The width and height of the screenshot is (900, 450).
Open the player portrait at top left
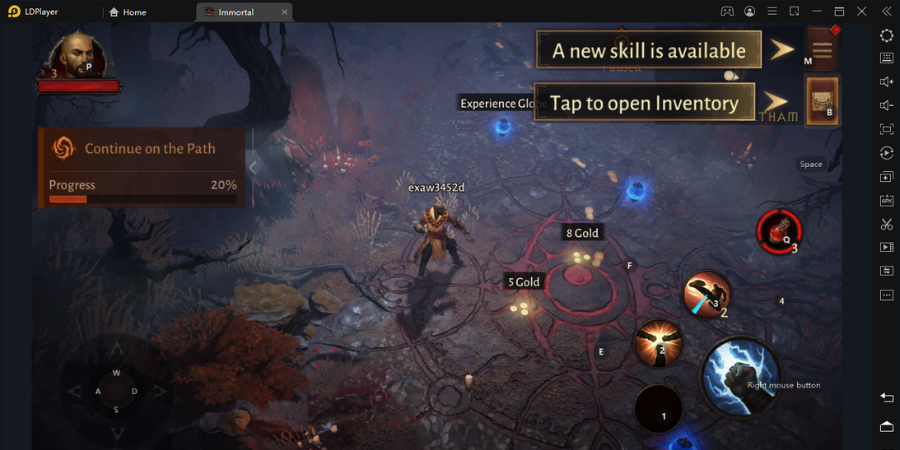click(76, 56)
